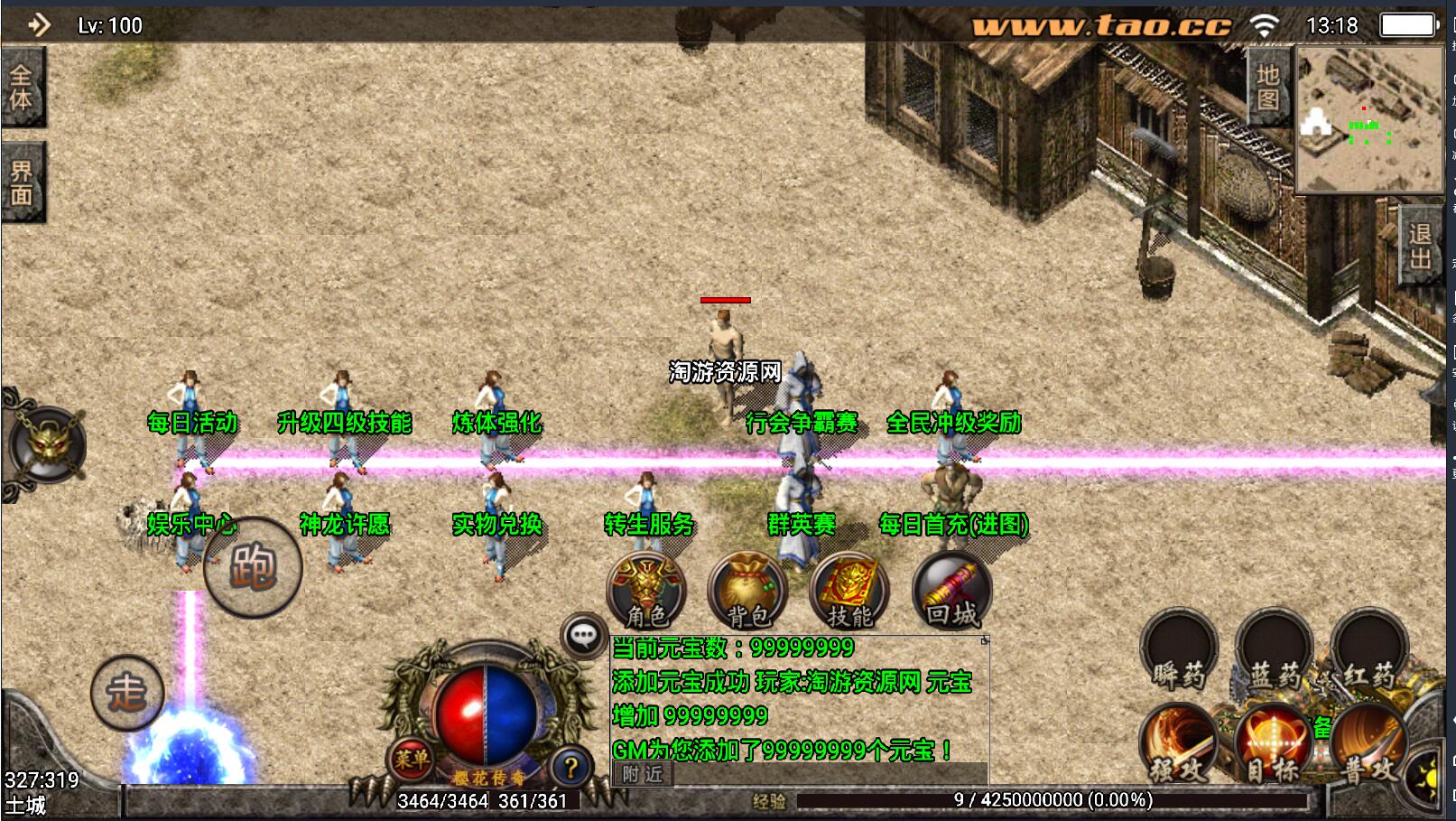Open the chat speech bubble icon
Viewport: 1456px width, 821px height.
click(x=583, y=636)
